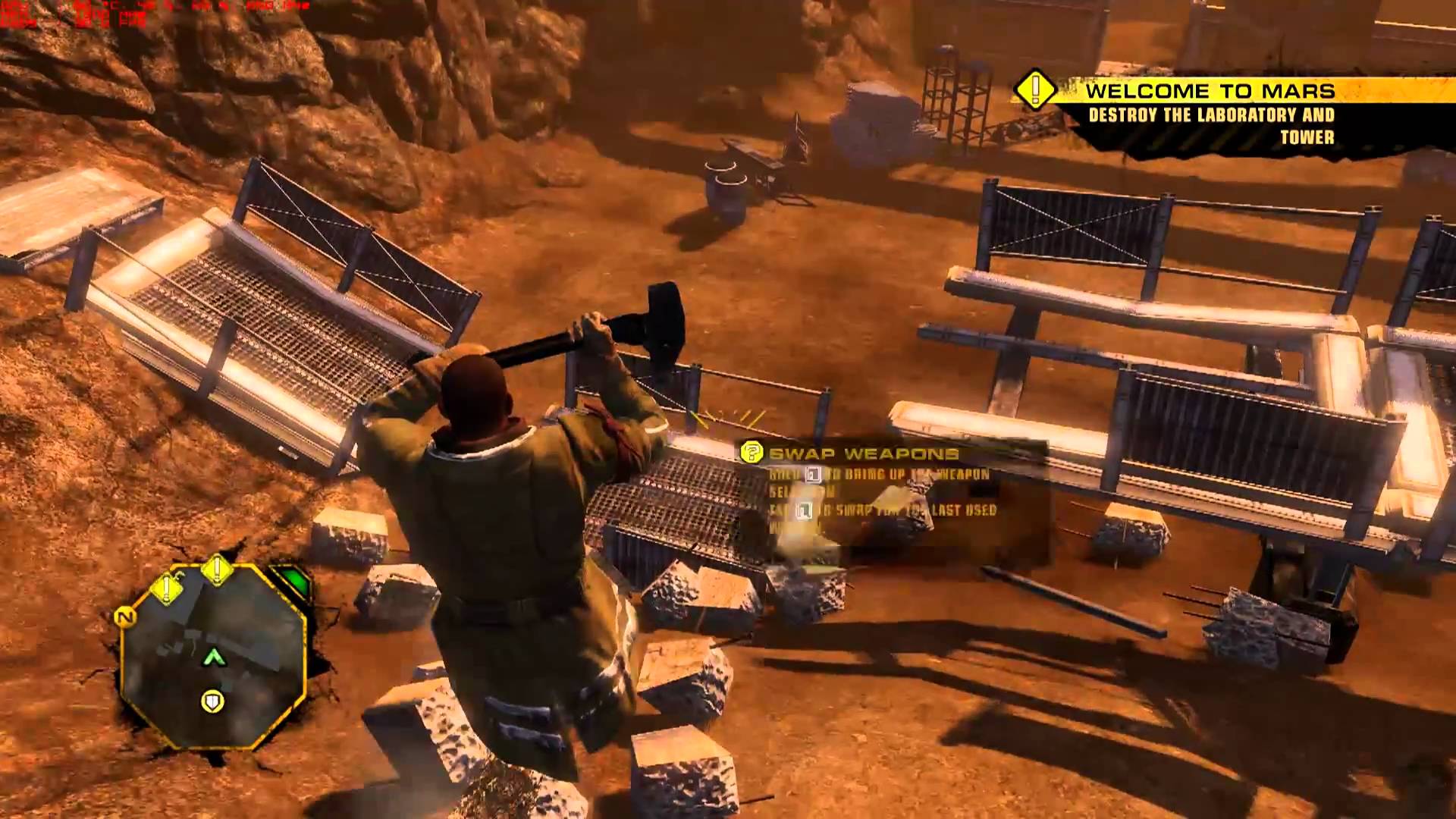Click the question mark icon beside Swap Weapons
The width and height of the screenshot is (1456, 819).
[752, 453]
